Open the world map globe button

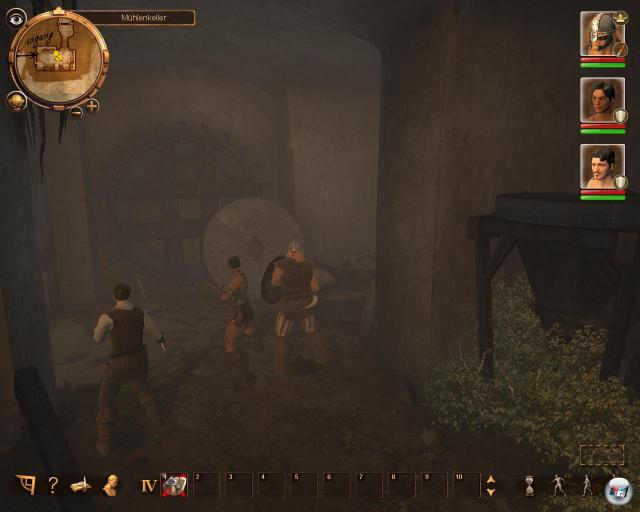(16, 99)
